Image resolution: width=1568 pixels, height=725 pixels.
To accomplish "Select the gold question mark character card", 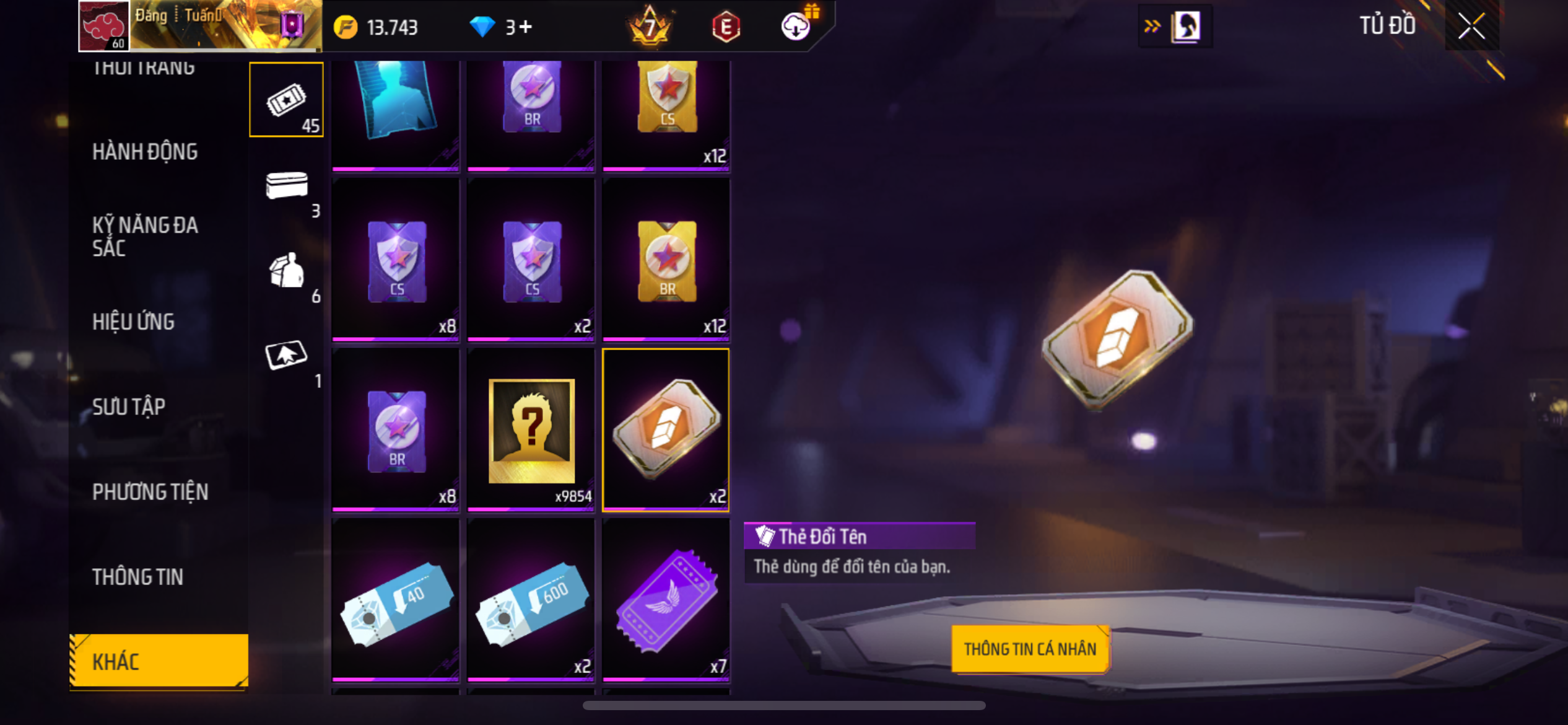I will [x=531, y=431].
